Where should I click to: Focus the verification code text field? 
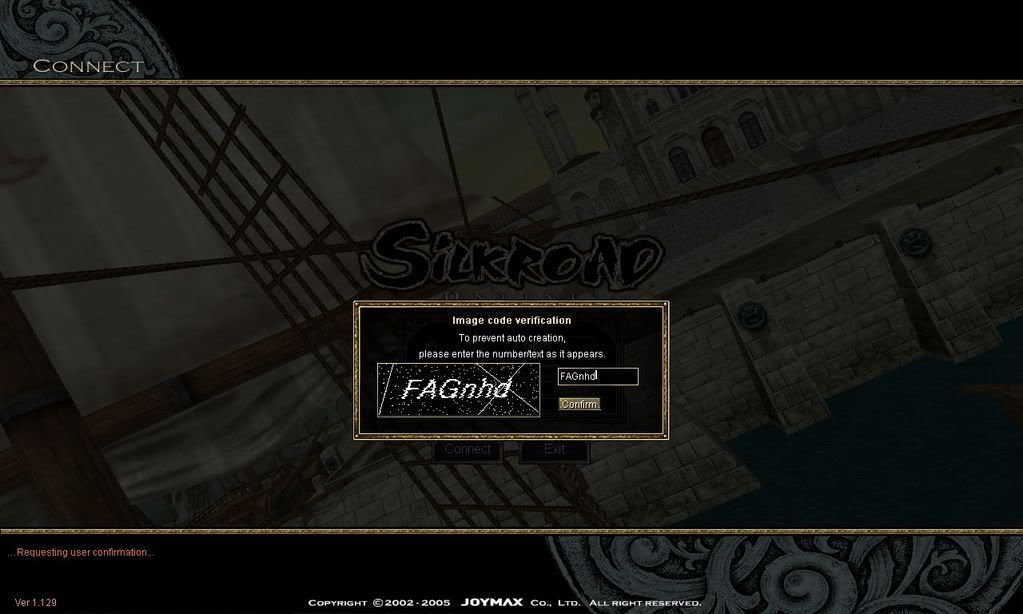[x=597, y=376]
